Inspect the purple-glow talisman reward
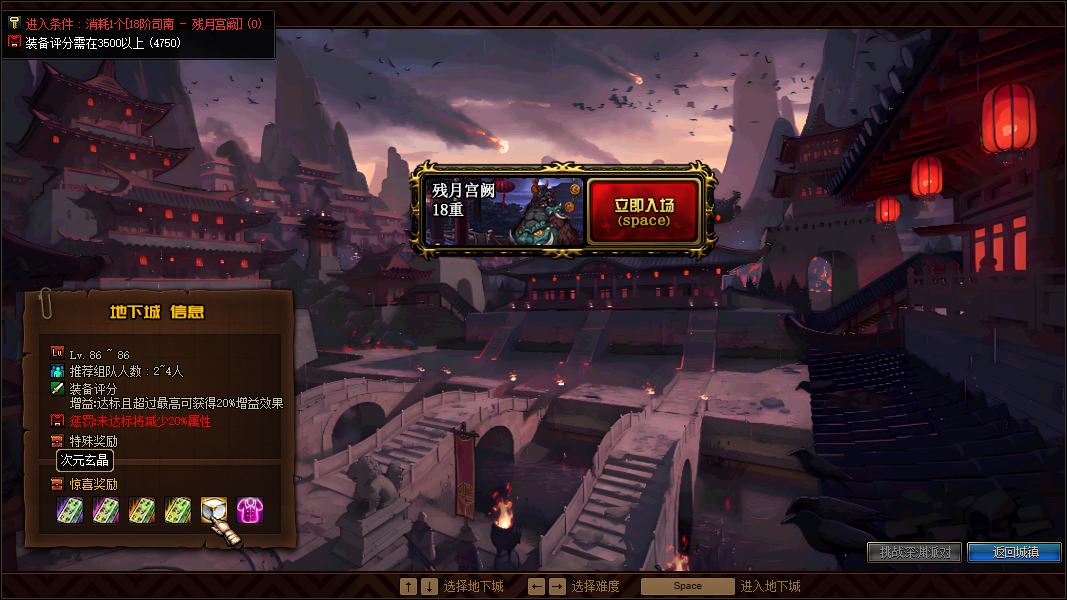1067x600 pixels. tap(70, 511)
